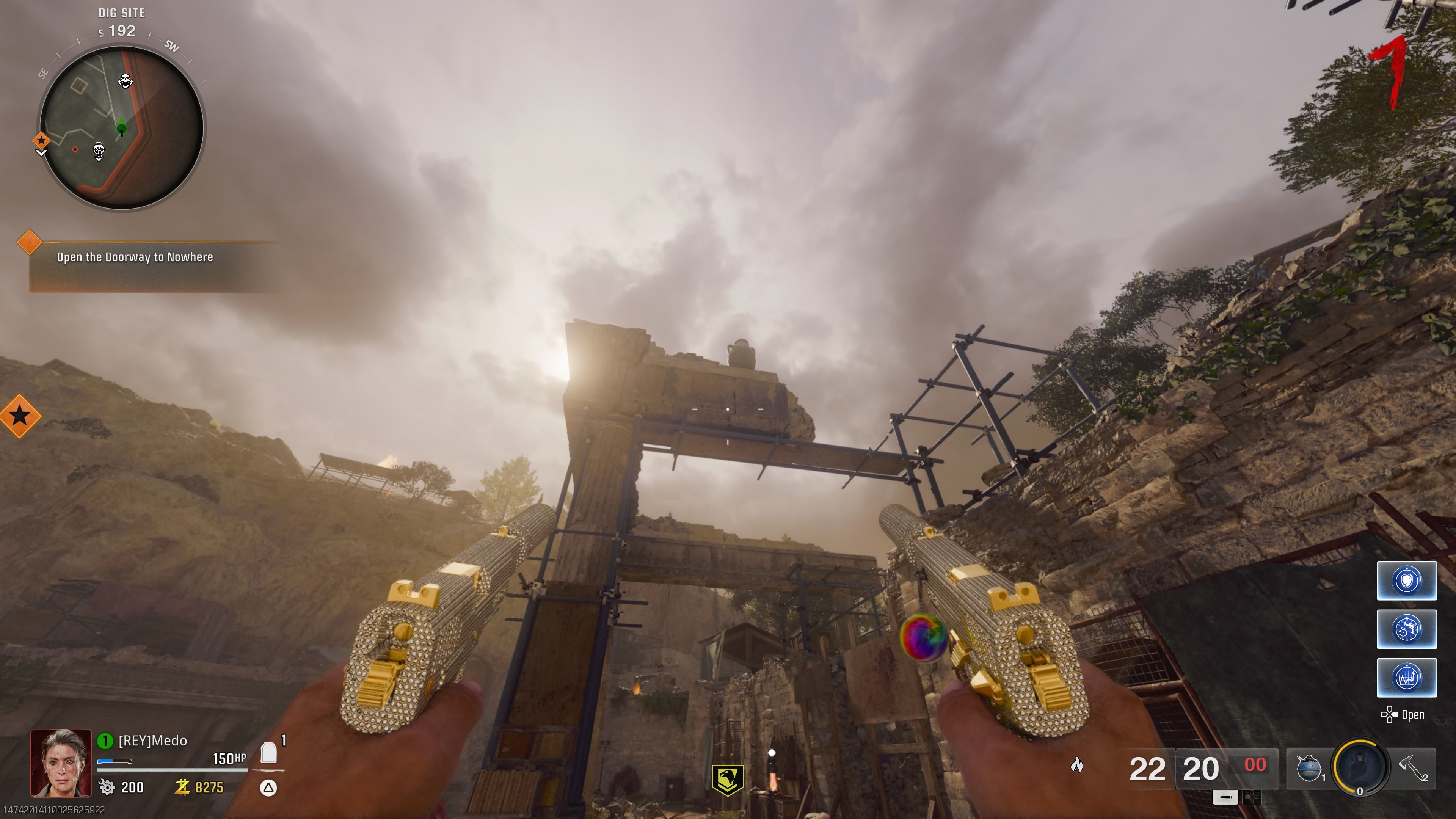
Task: Click the salvage gear icon
Action: (107, 787)
